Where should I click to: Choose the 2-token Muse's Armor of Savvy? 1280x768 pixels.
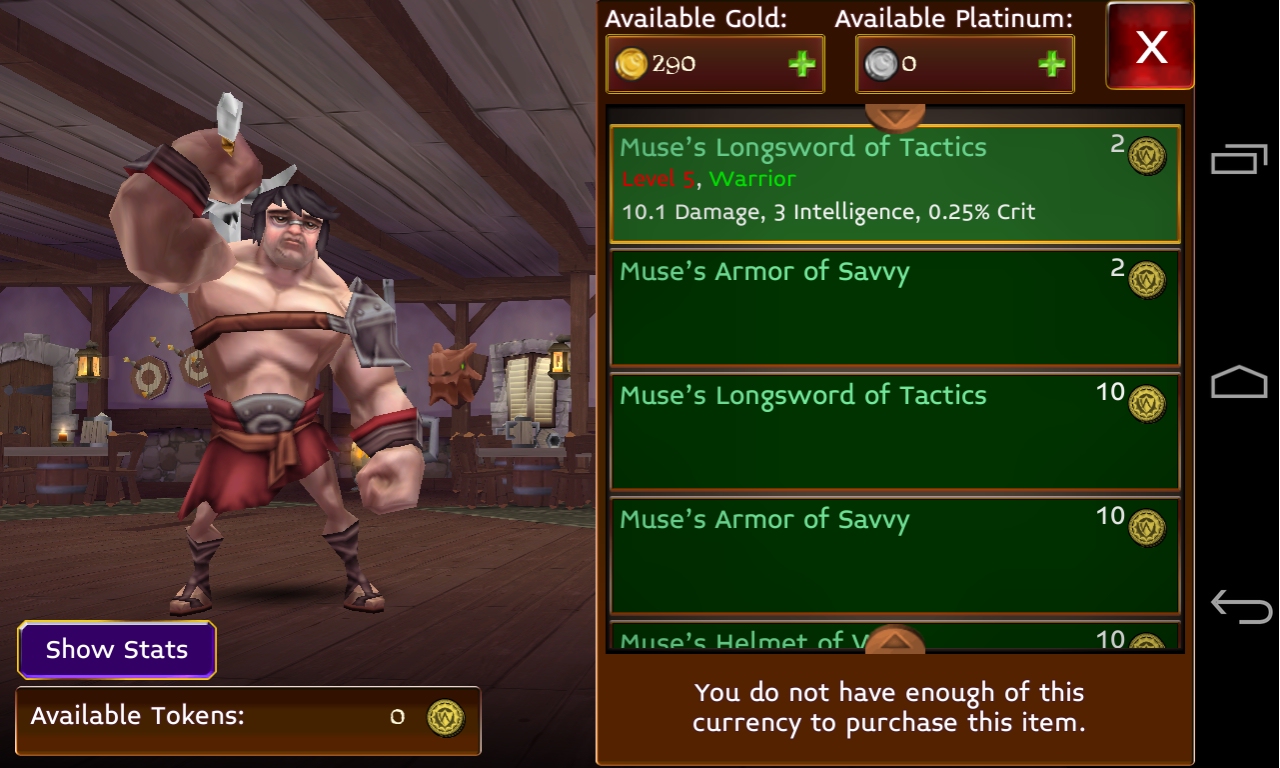point(894,308)
